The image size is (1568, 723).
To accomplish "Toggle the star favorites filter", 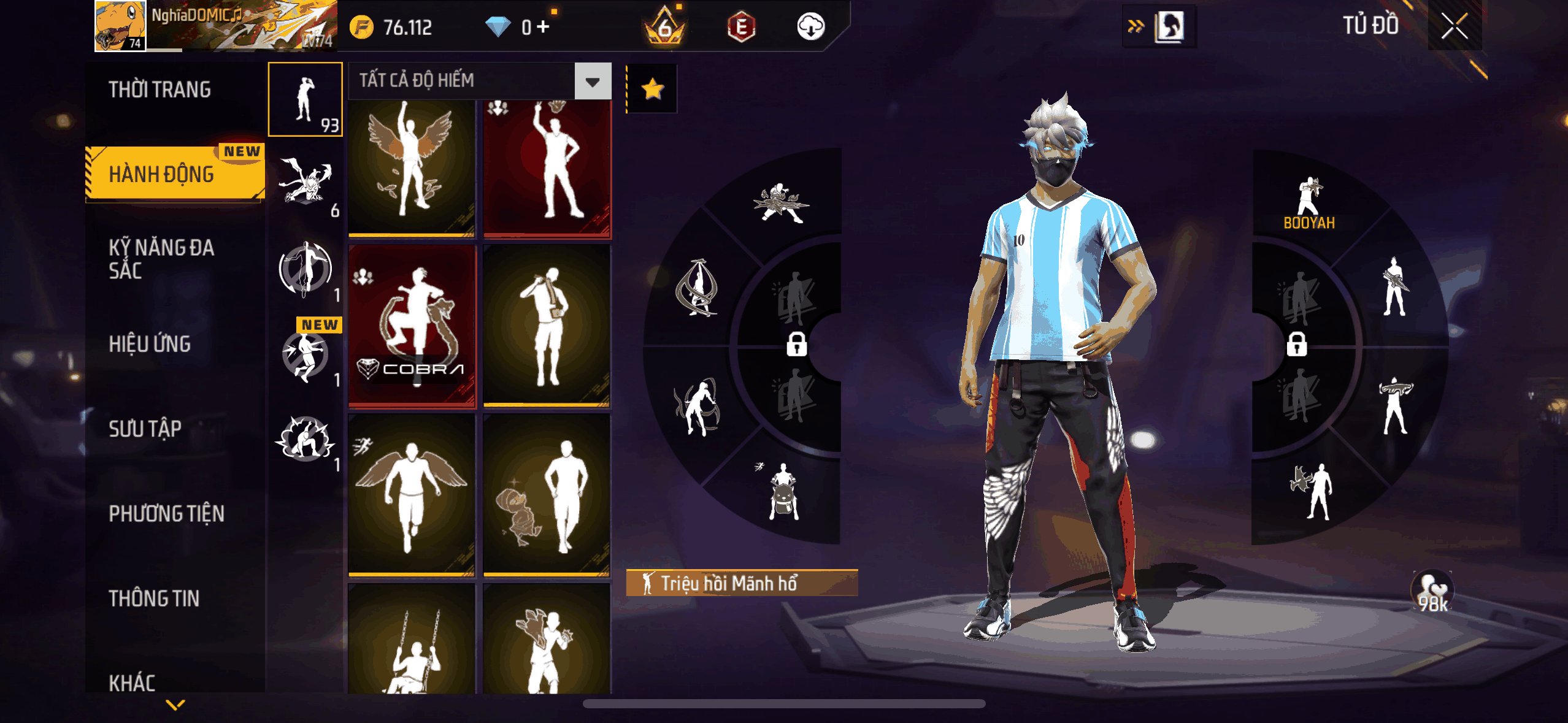I will (652, 89).
